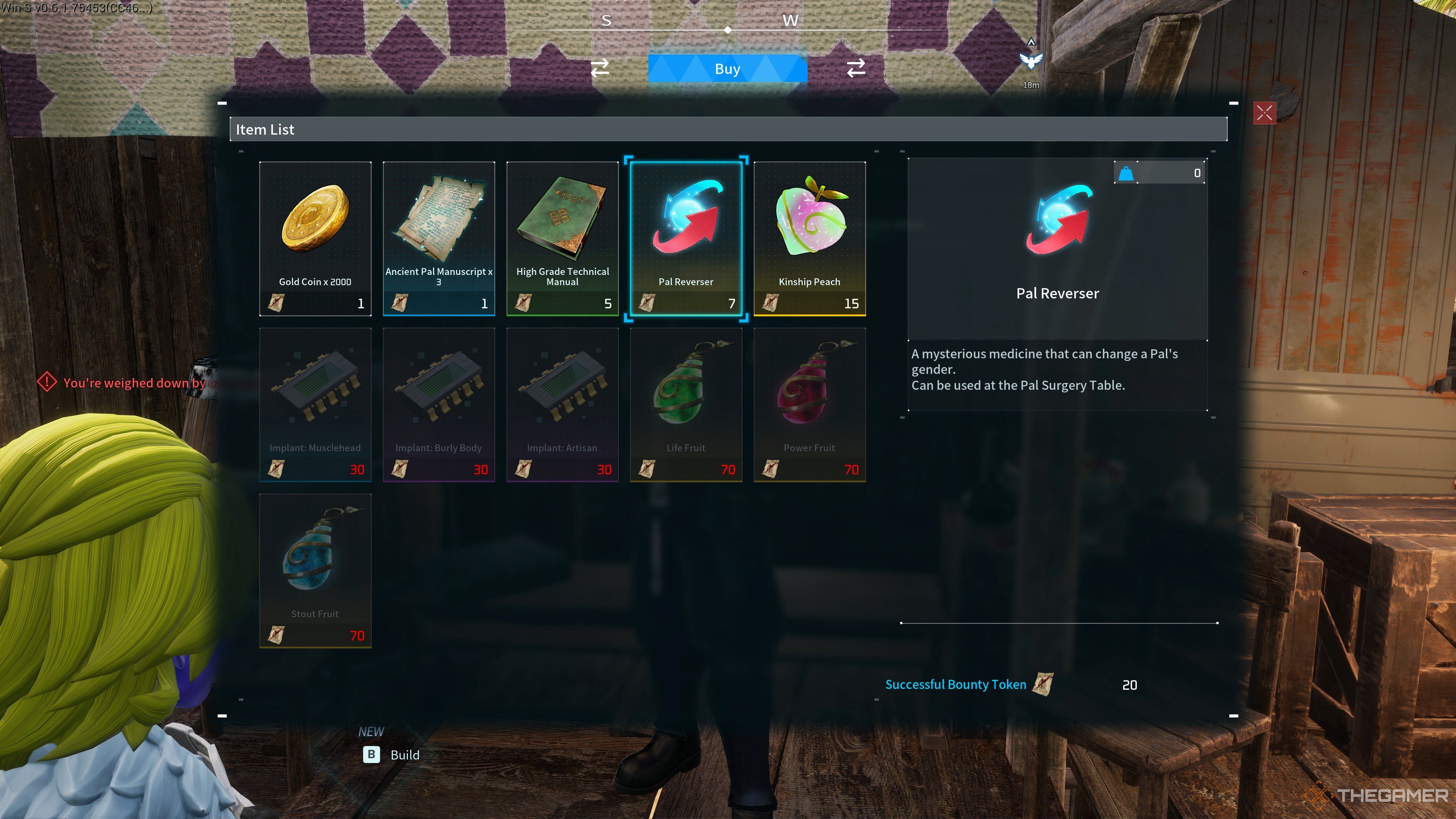Click the swap arrows left of Buy
The width and height of the screenshot is (1456, 819).
click(x=600, y=68)
